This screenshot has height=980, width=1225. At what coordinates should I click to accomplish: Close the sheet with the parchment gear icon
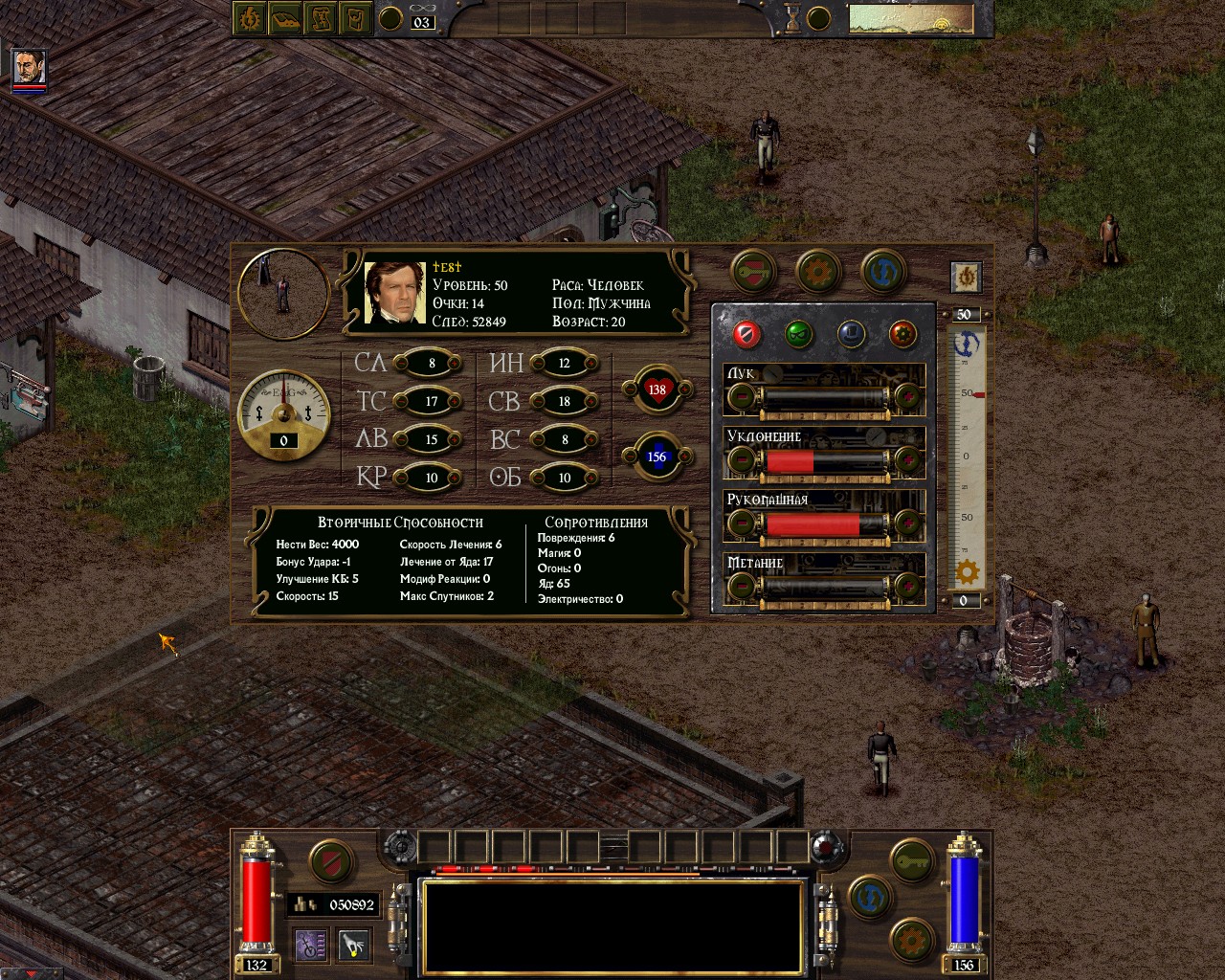click(x=966, y=277)
